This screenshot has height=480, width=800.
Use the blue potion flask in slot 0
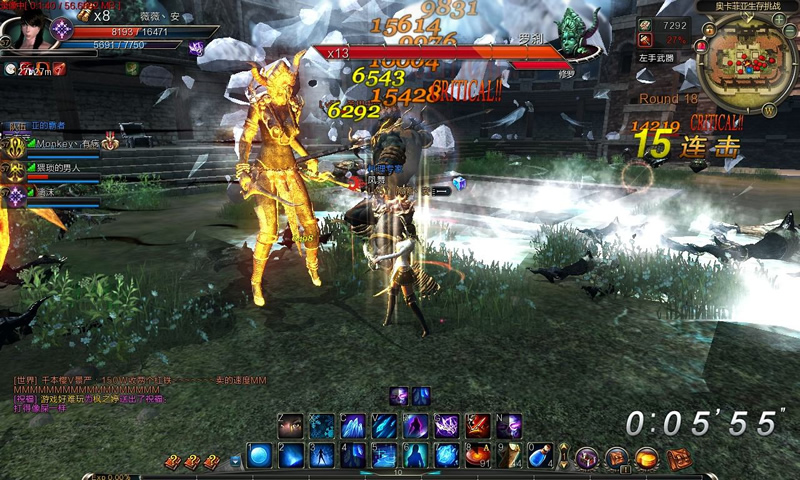pos(540,456)
